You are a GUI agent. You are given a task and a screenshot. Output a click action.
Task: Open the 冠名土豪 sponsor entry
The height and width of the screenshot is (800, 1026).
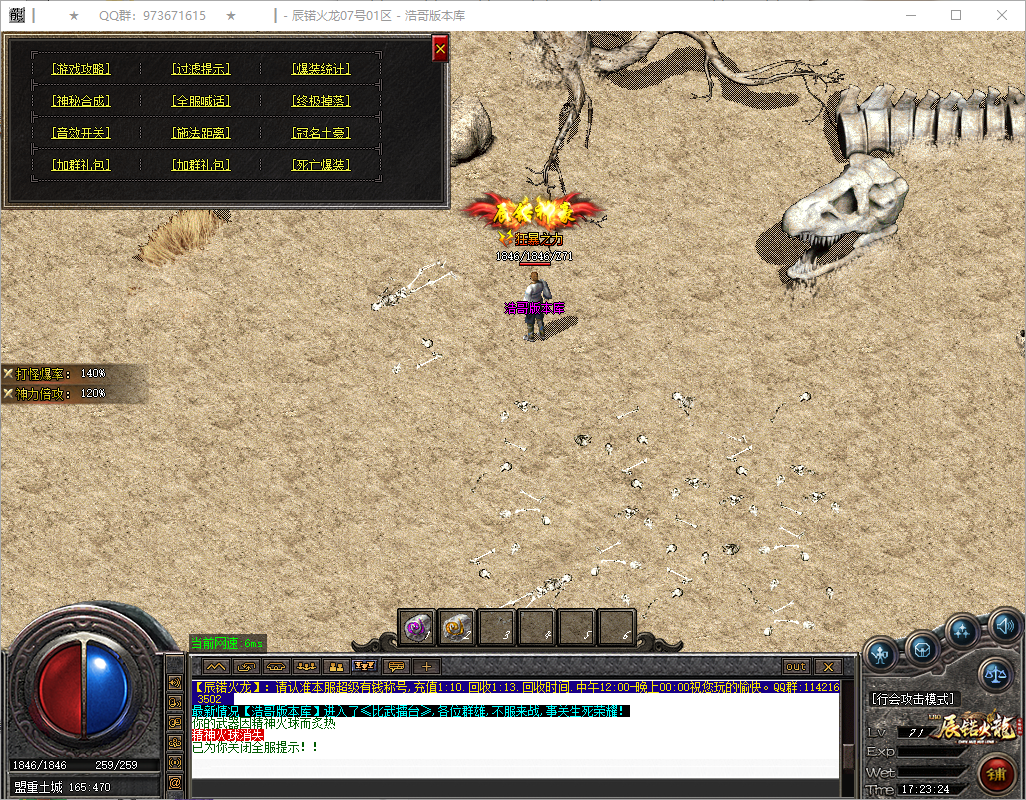coord(321,133)
